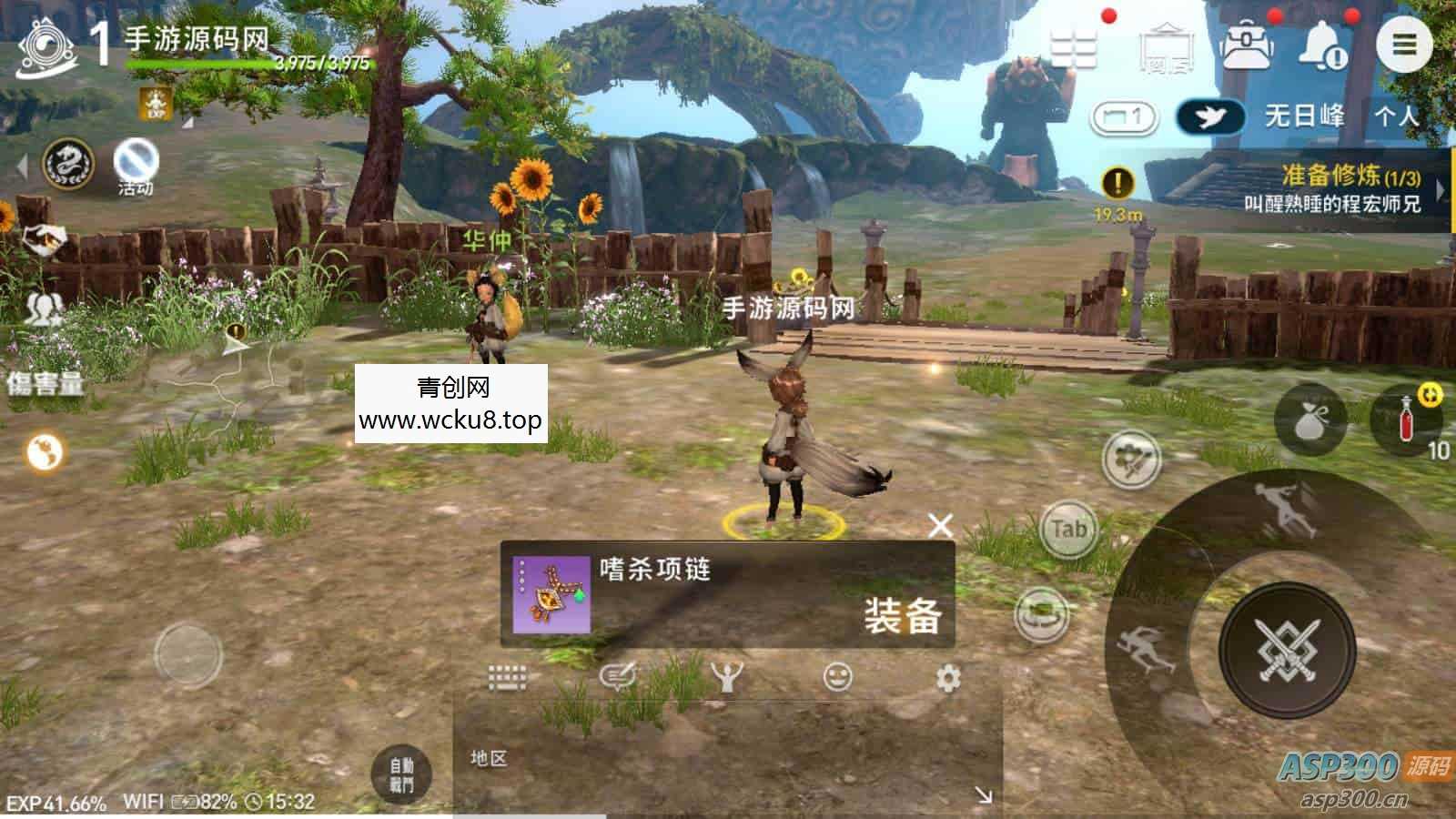Open the chat settings gear icon
1456x819 pixels.
pos(949,675)
